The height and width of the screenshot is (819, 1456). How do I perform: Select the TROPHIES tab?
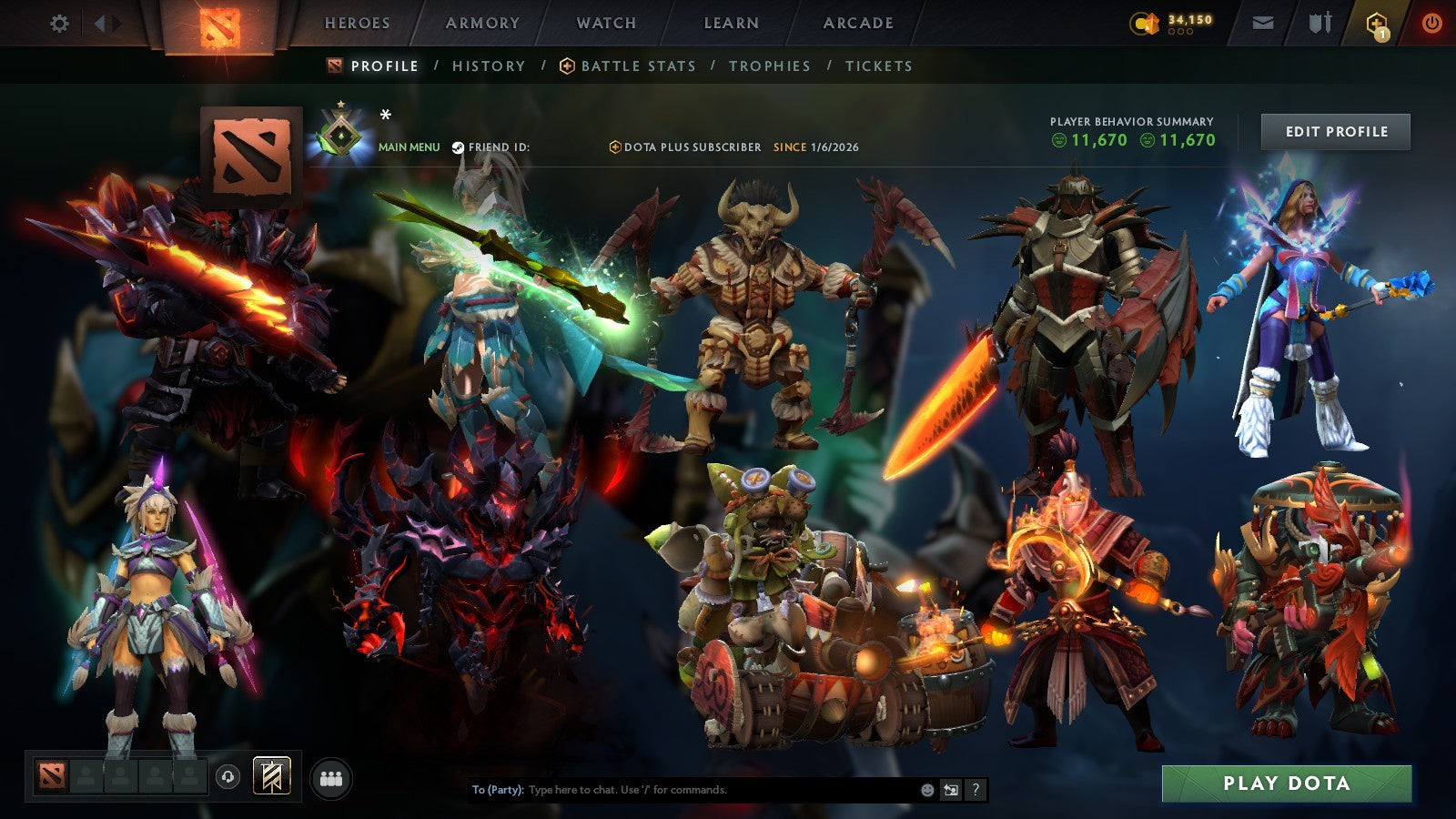[769, 66]
